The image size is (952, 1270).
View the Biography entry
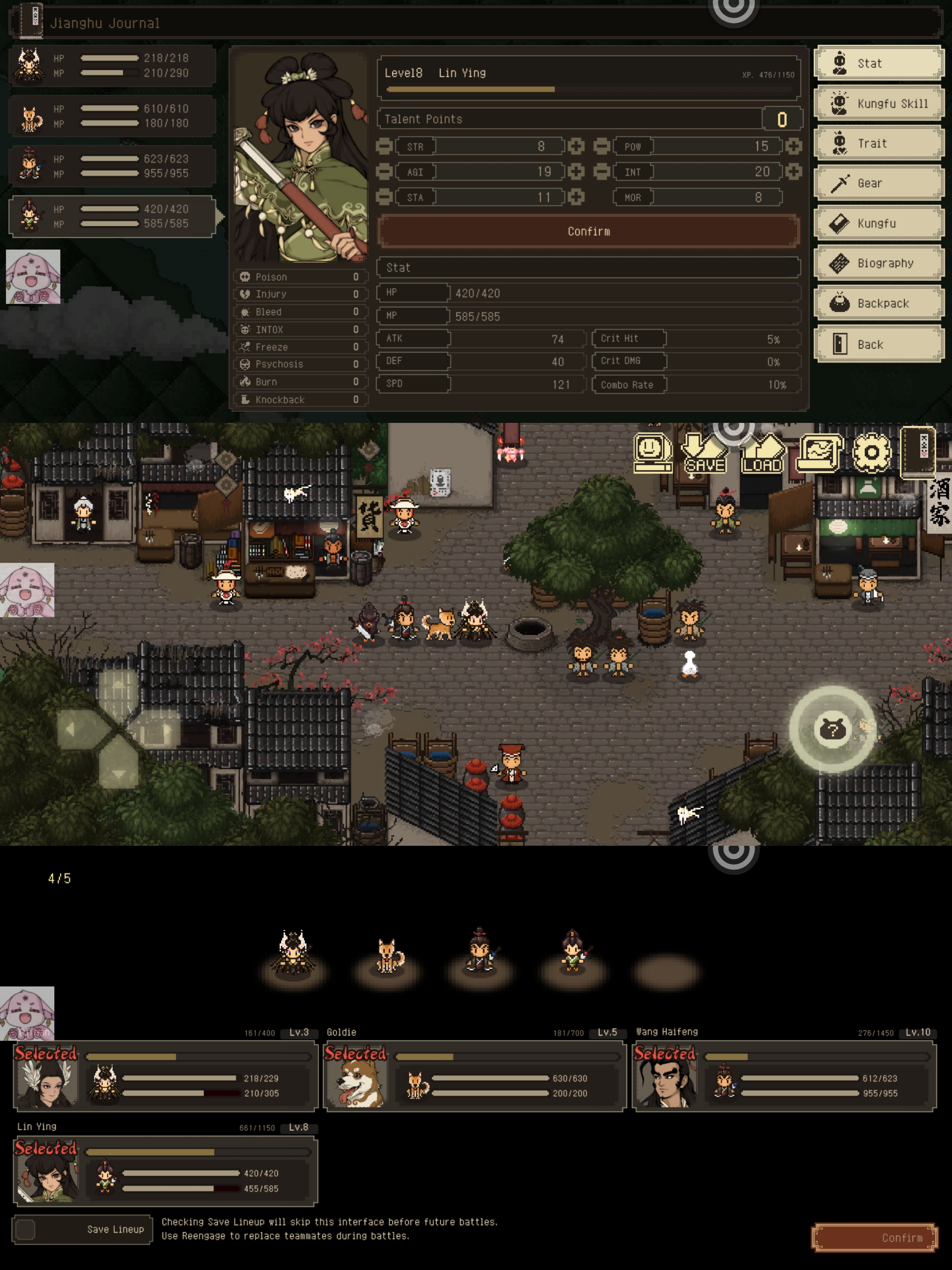(878, 263)
